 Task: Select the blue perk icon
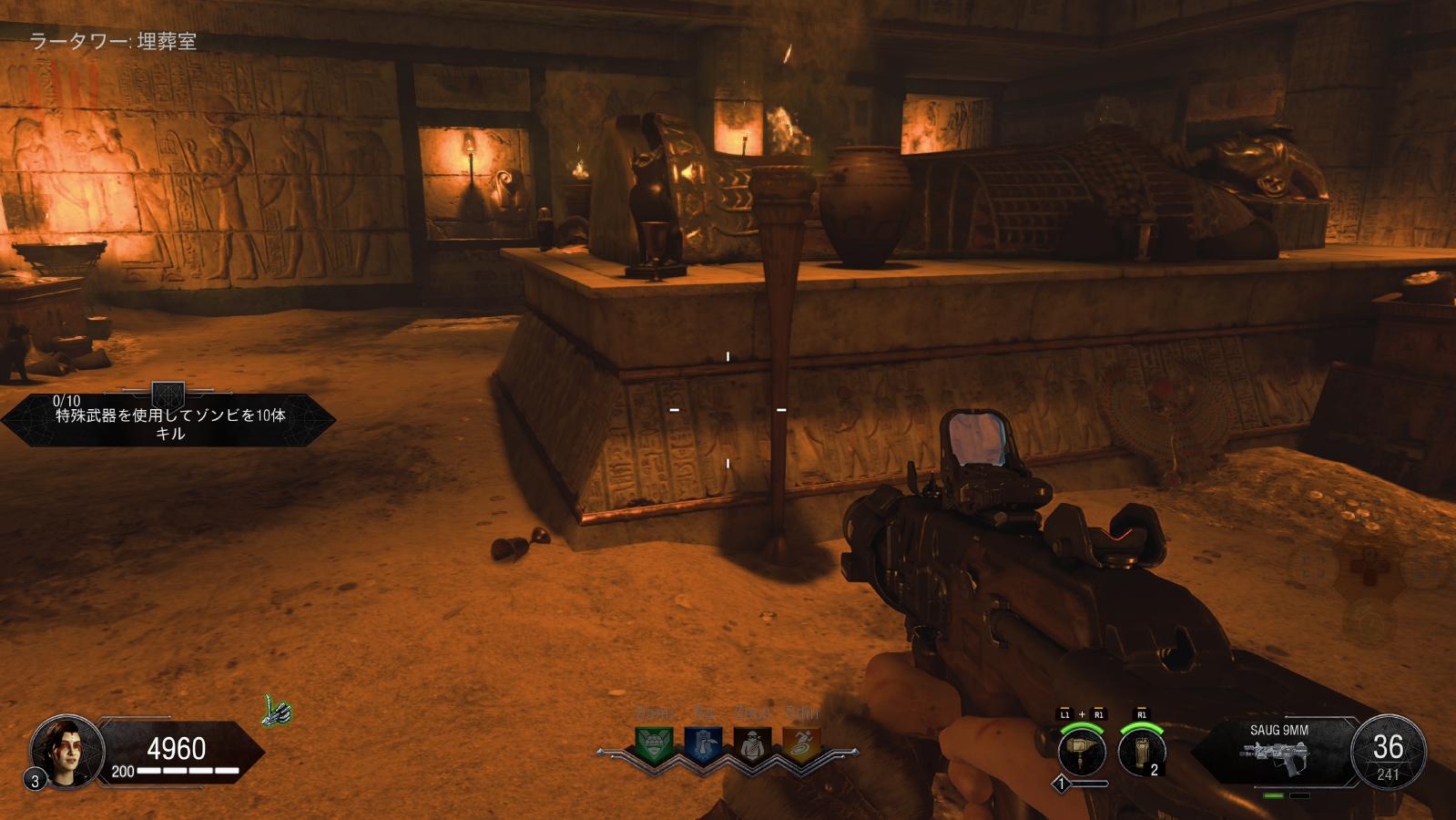tap(703, 745)
